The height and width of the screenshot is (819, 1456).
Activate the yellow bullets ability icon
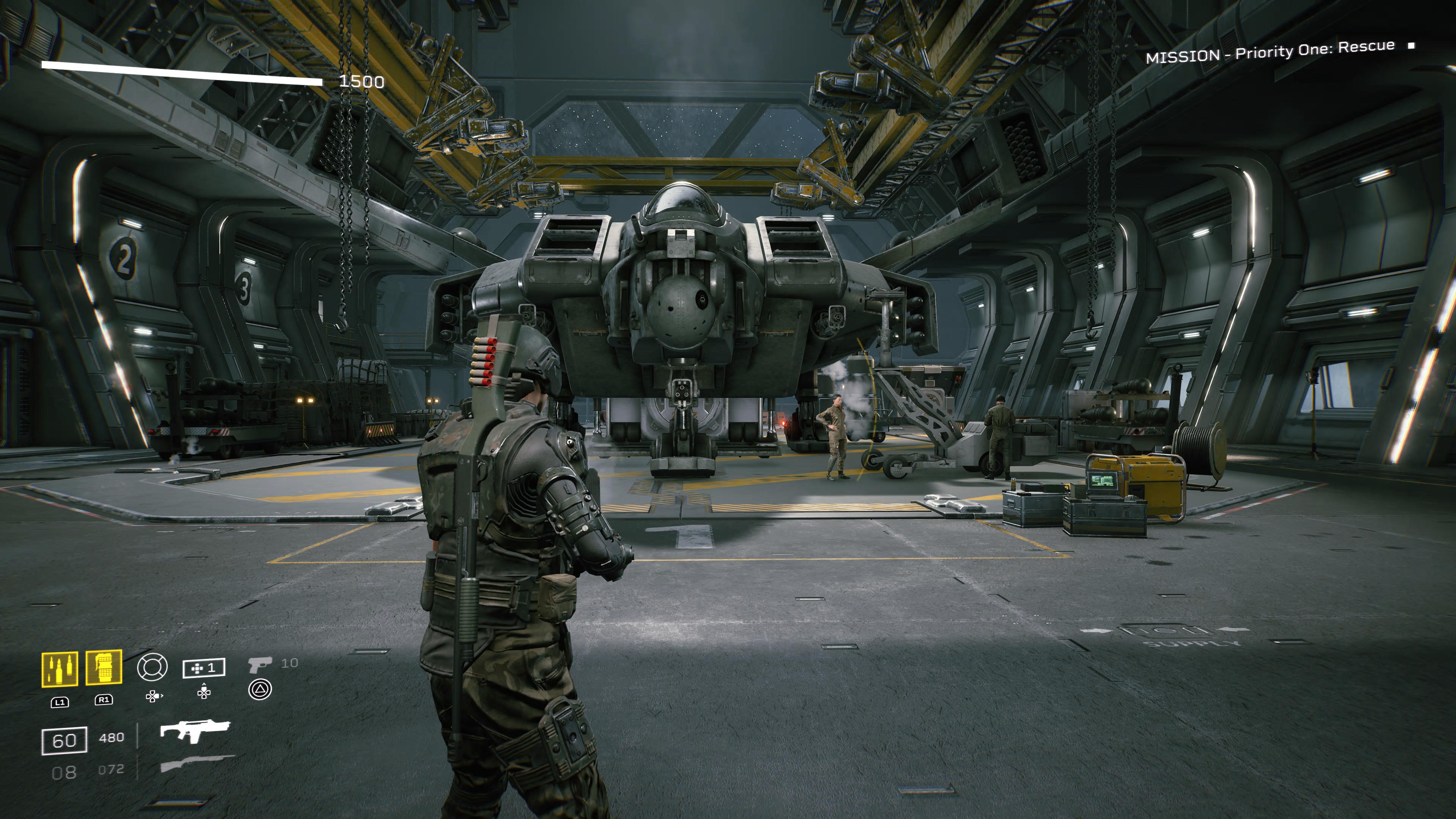tap(60, 669)
